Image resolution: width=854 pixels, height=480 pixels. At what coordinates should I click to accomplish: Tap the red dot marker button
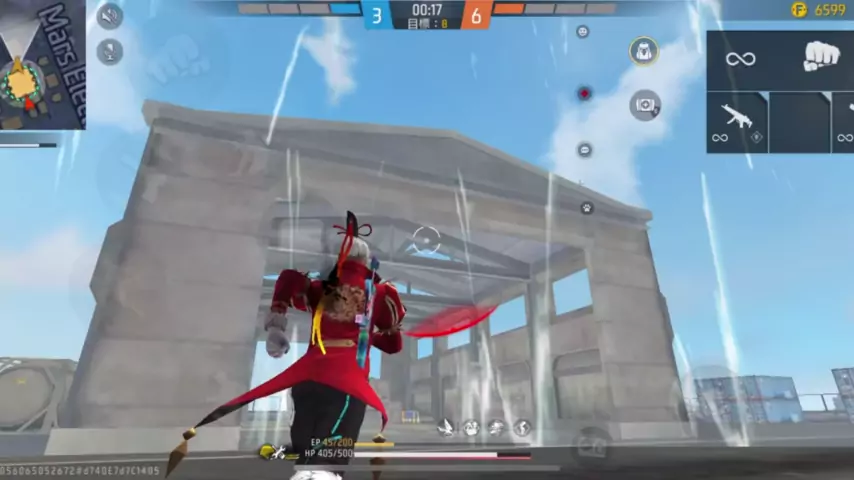click(x=584, y=94)
